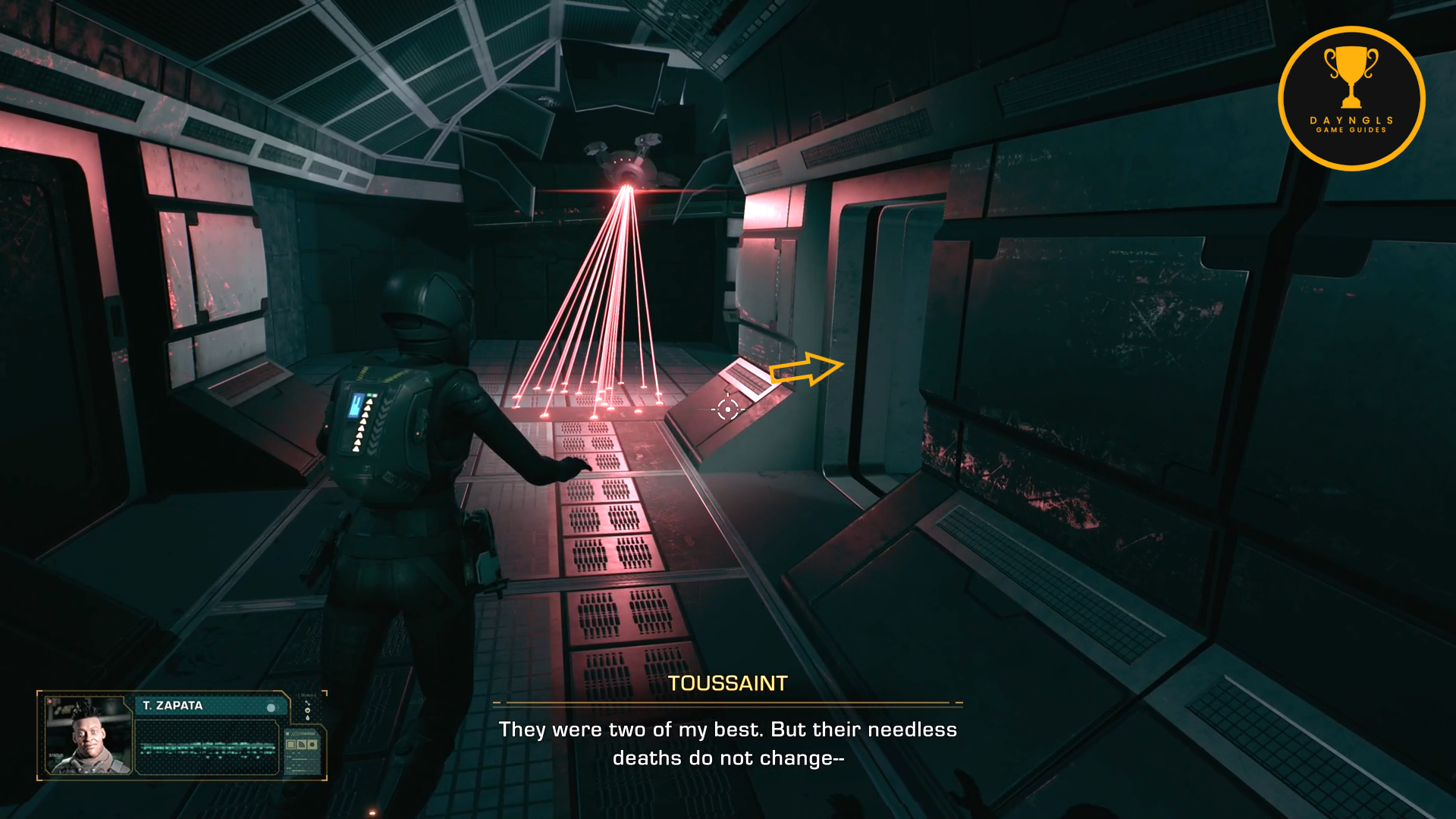This screenshot has width=1456, height=819.
Task: Click the signal broadcast icon in comms panel
Action: tap(302, 745)
